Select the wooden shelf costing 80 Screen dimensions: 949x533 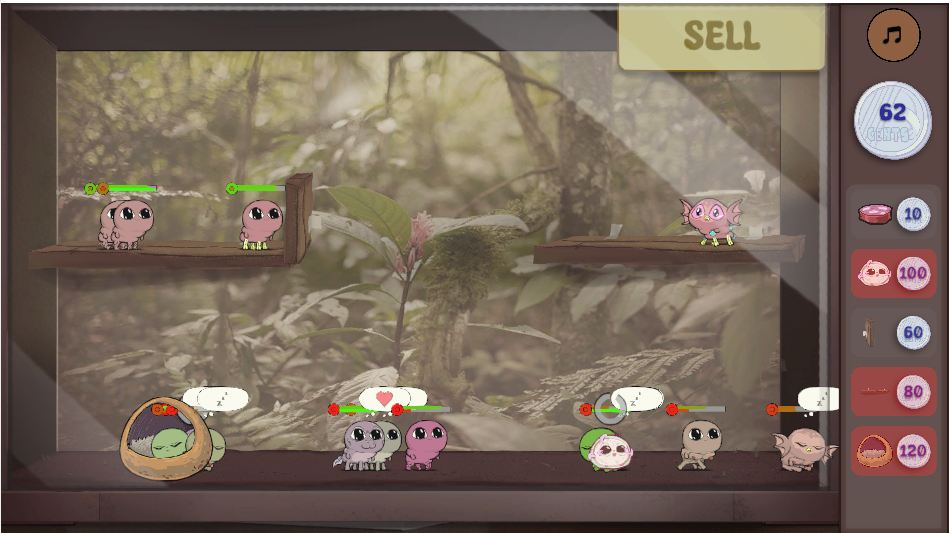pyautogui.click(x=893, y=391)
